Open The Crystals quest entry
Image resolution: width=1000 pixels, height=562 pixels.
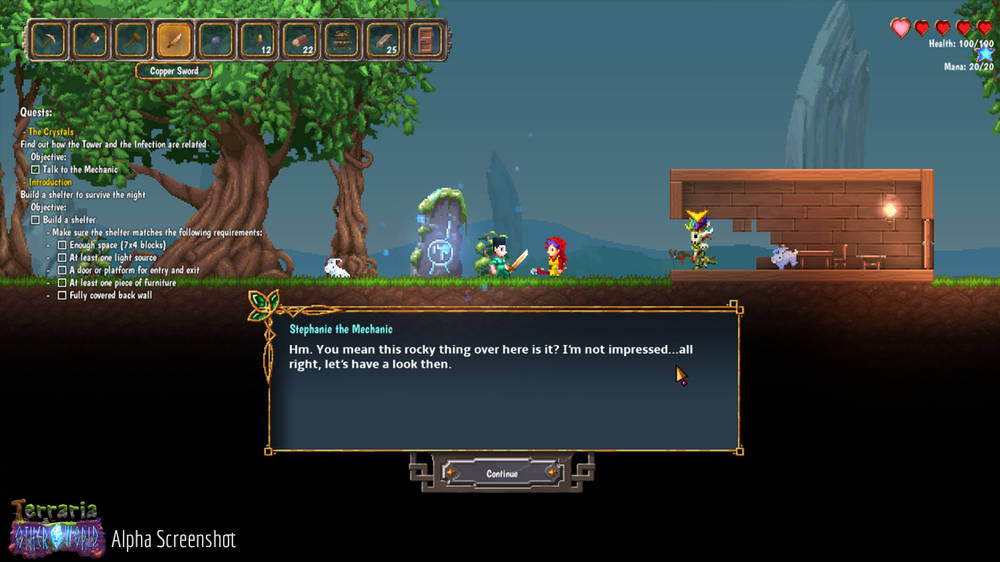pos(51,132)
